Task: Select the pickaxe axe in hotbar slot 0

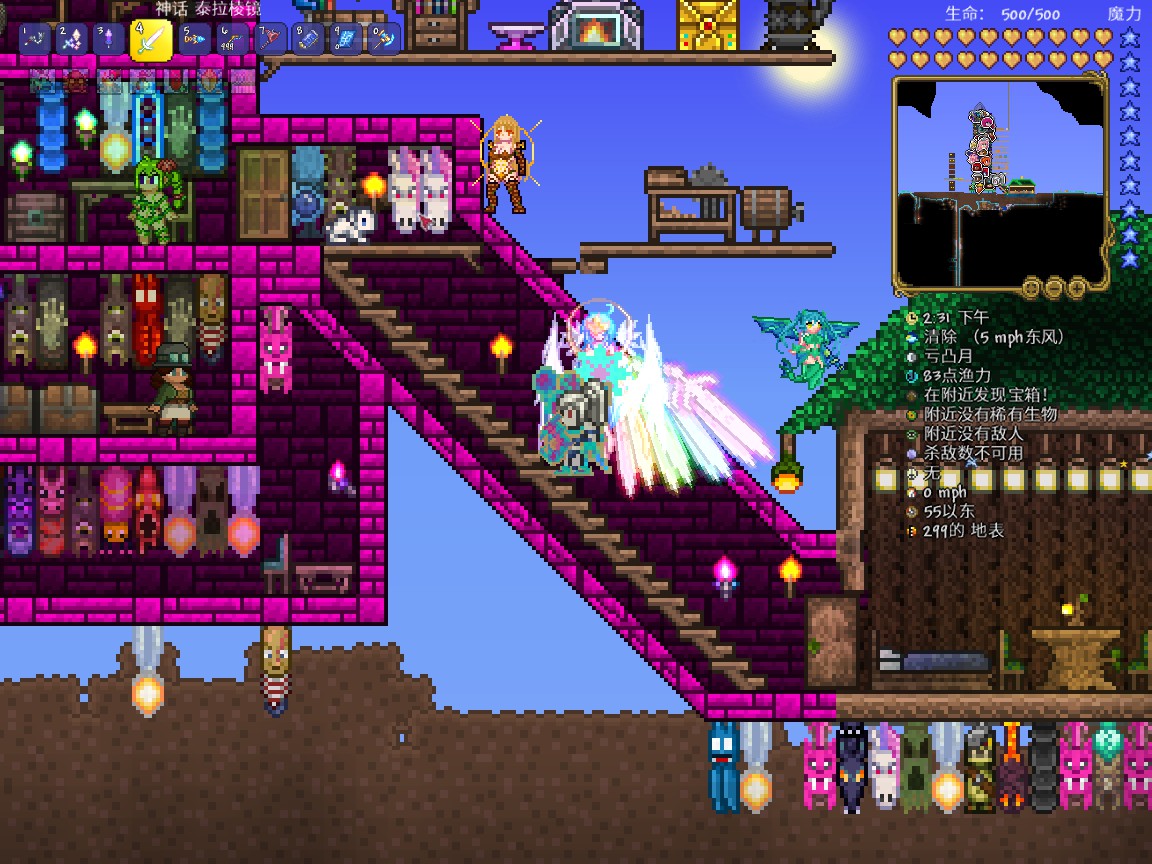Action: pyautogui.click(x=384, y=40)
